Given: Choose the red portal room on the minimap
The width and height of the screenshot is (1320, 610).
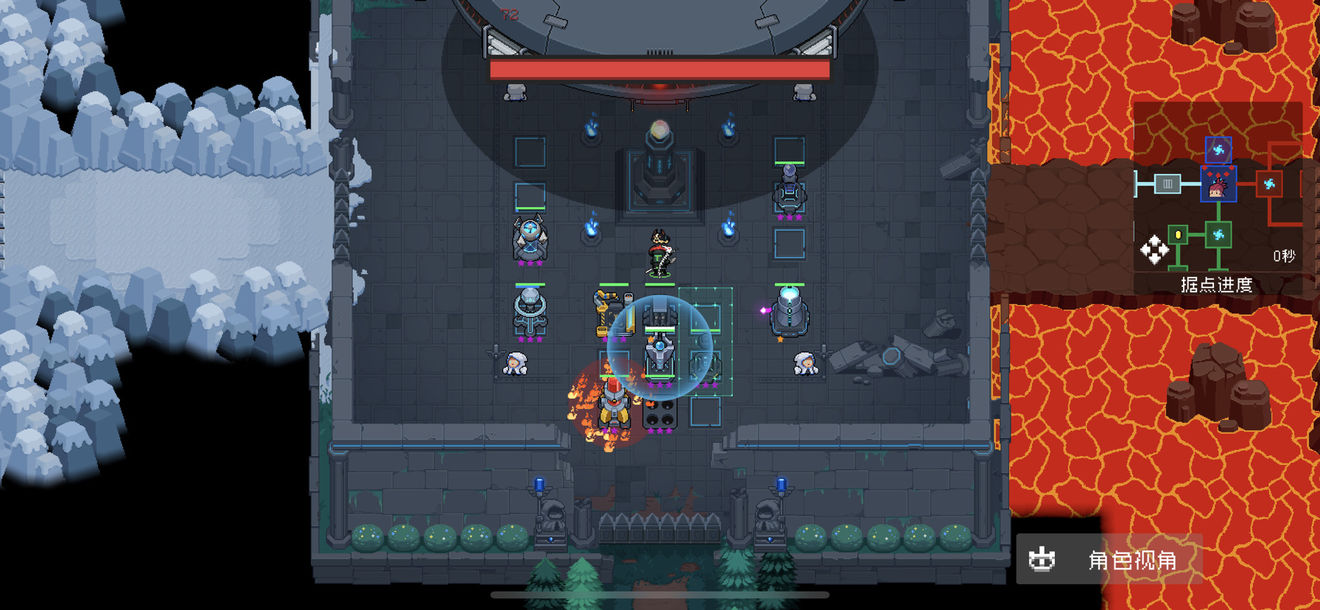Looking at the screenshot, I should 1268,185.
